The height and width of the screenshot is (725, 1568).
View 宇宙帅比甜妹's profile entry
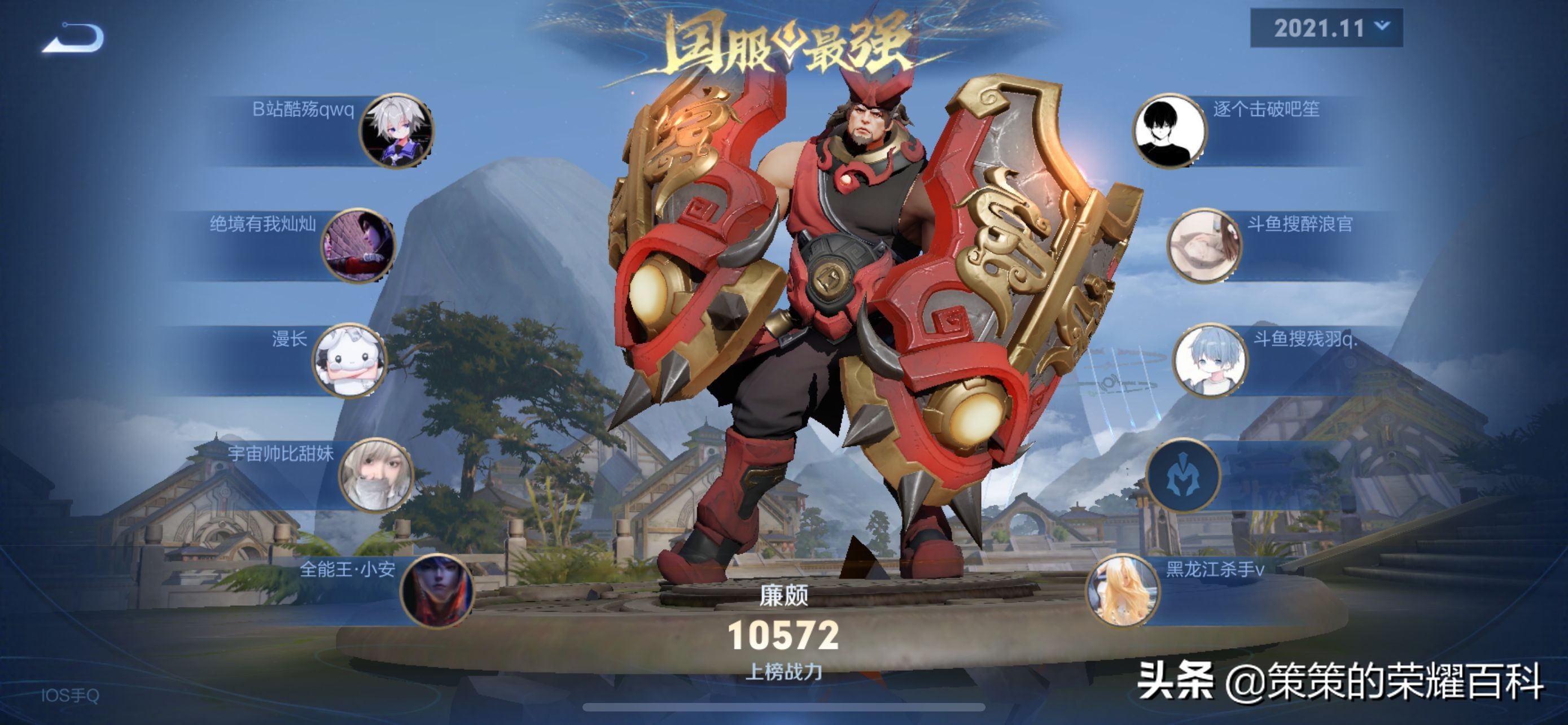tap(375, 475)
